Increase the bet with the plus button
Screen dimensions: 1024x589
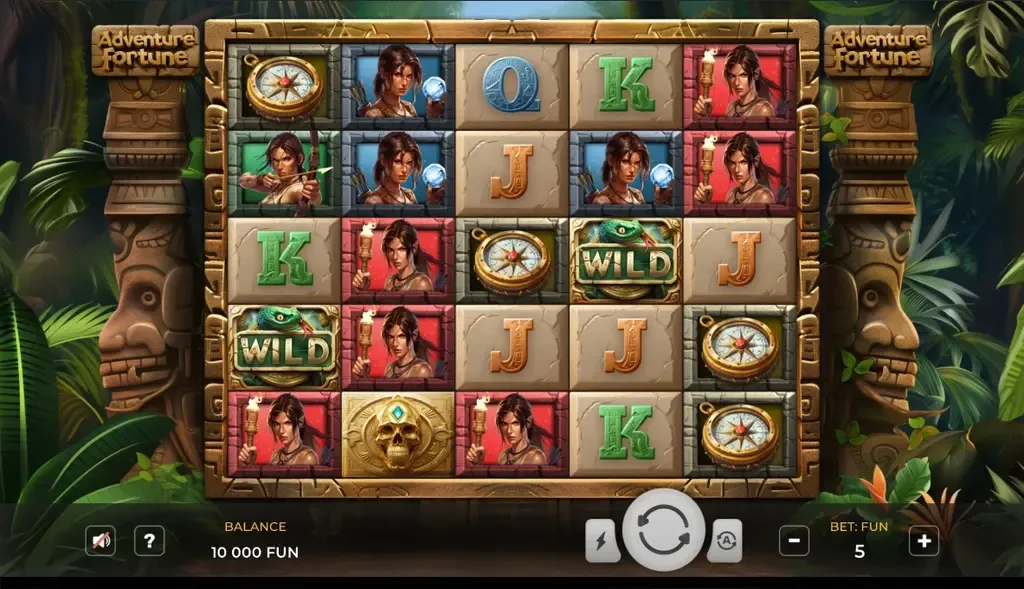click(923, 541)
